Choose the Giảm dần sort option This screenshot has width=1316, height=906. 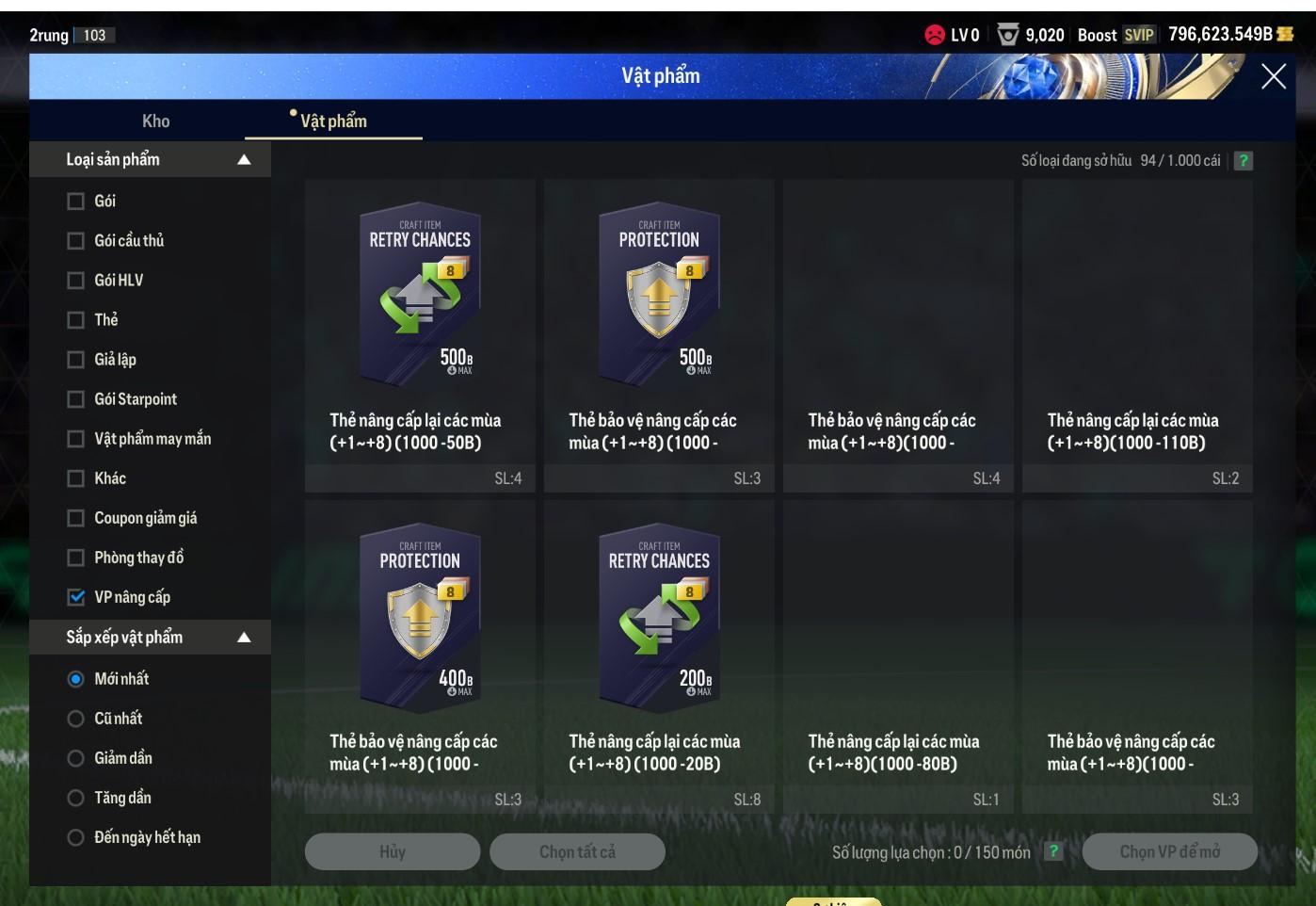(76, 758)
